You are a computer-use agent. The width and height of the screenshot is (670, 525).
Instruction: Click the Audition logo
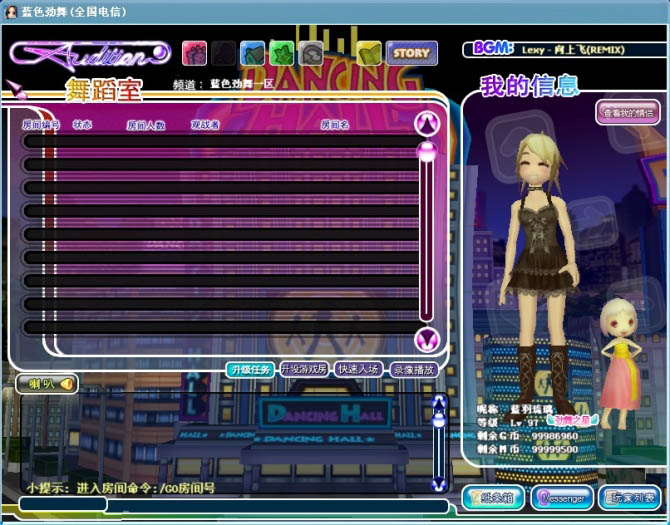92,54
